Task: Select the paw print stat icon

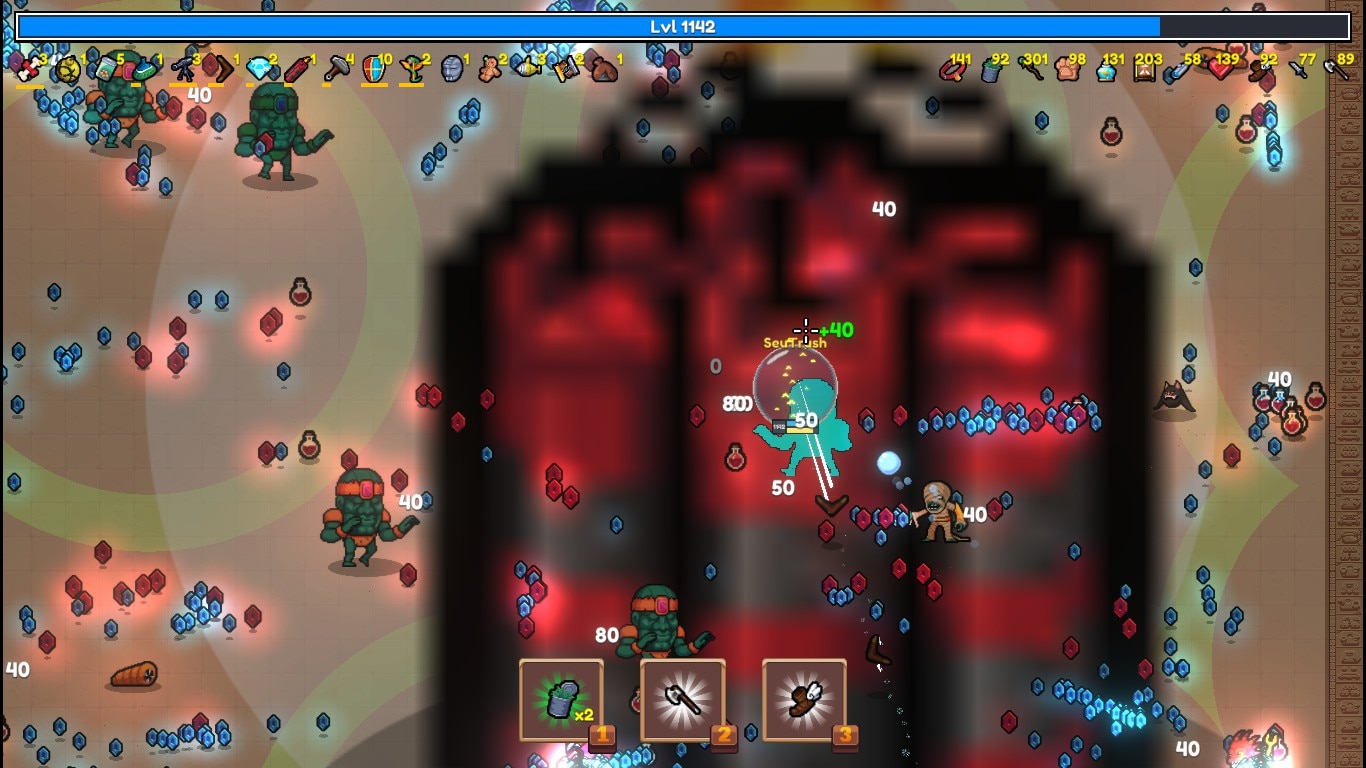Action: pyautogui.click(x=1066, y=69)
